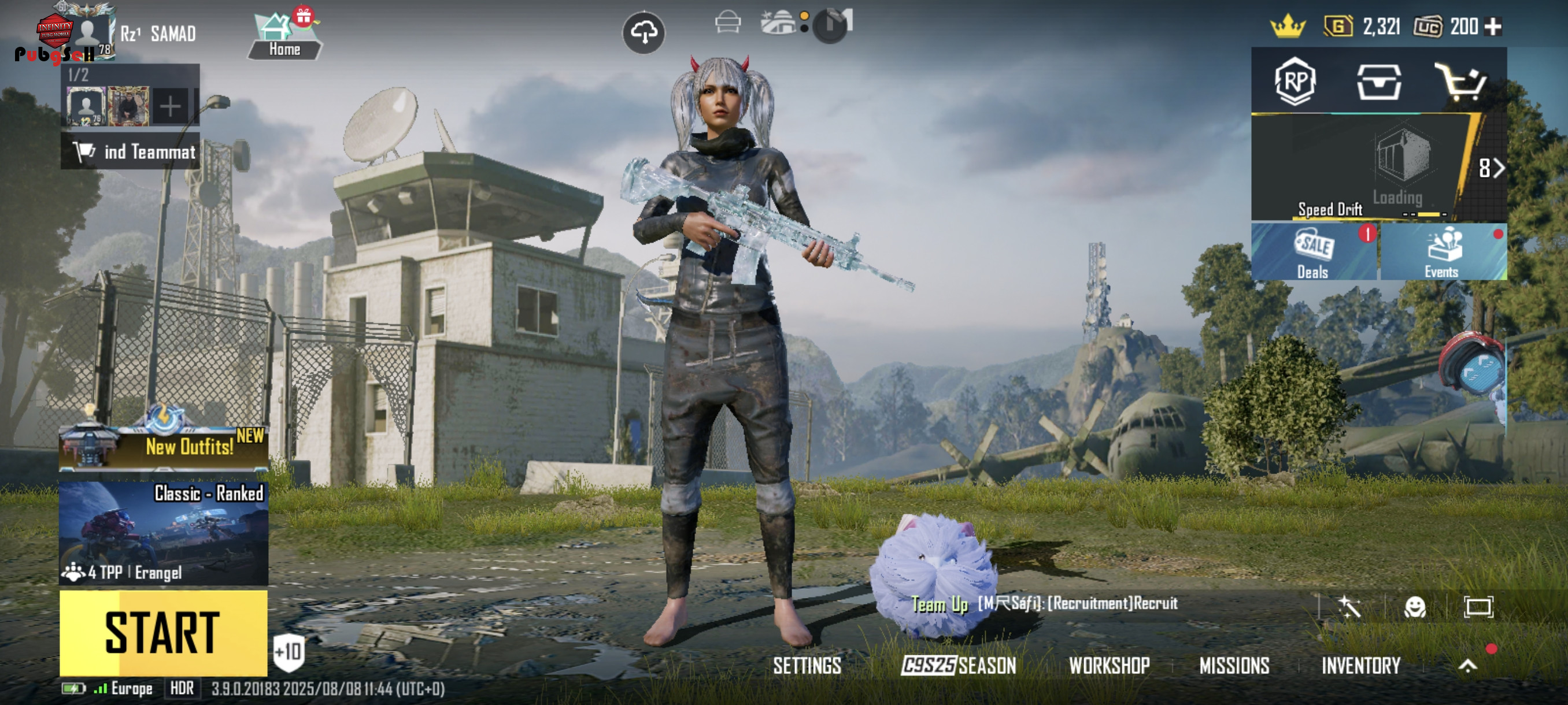The image size is (1568, 705).
Task: Show the SALE Deals offers
Action: click(x=1314, y=253)
